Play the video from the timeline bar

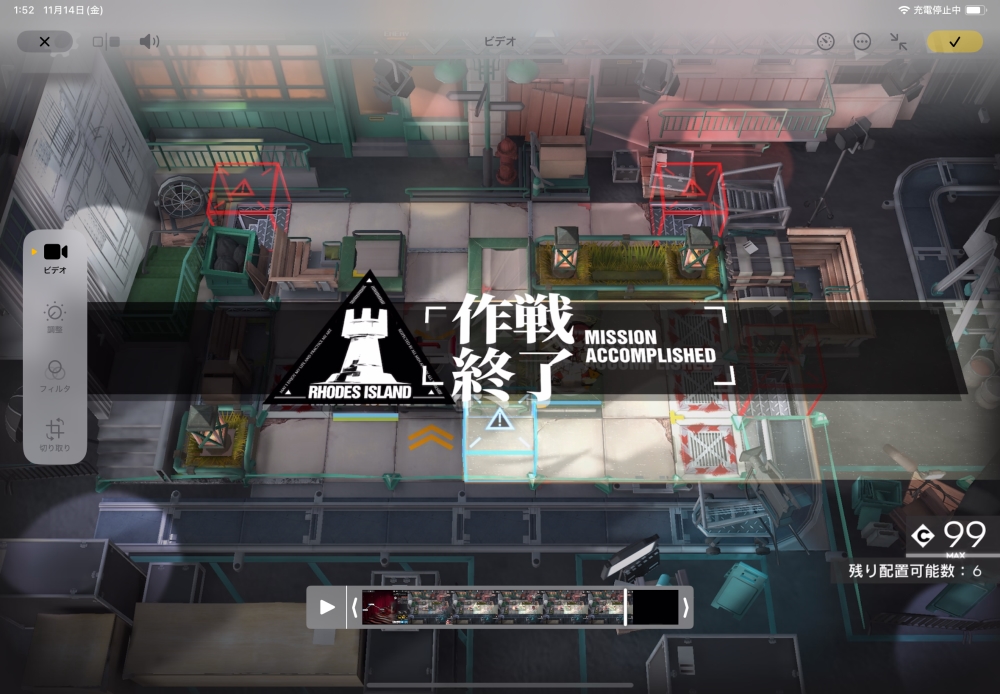pyautogui.click(x=327, y=607)
